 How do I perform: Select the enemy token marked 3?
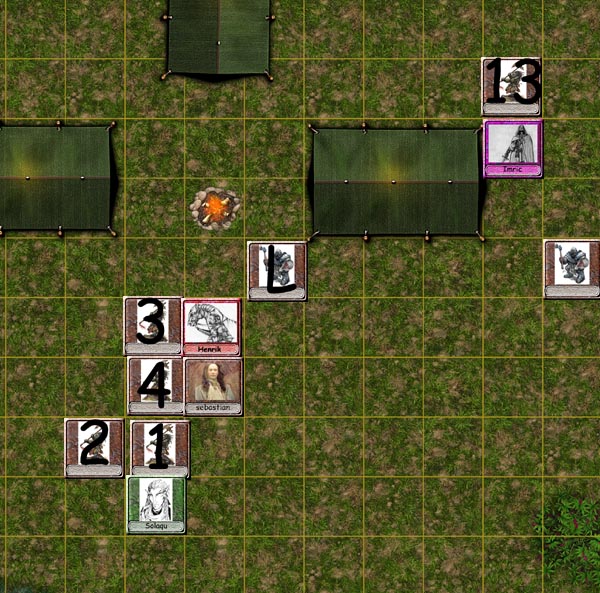point(152,325)
